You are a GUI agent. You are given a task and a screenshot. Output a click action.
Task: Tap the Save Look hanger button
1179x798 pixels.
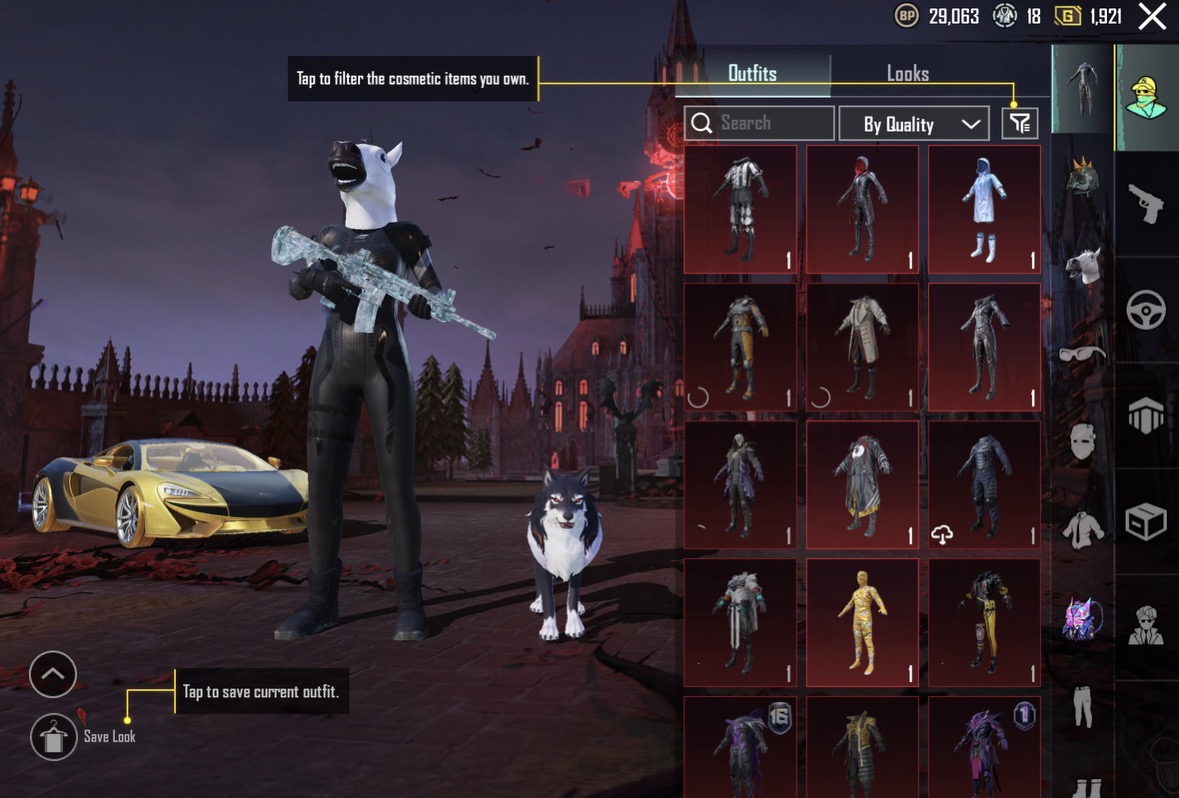53,738
